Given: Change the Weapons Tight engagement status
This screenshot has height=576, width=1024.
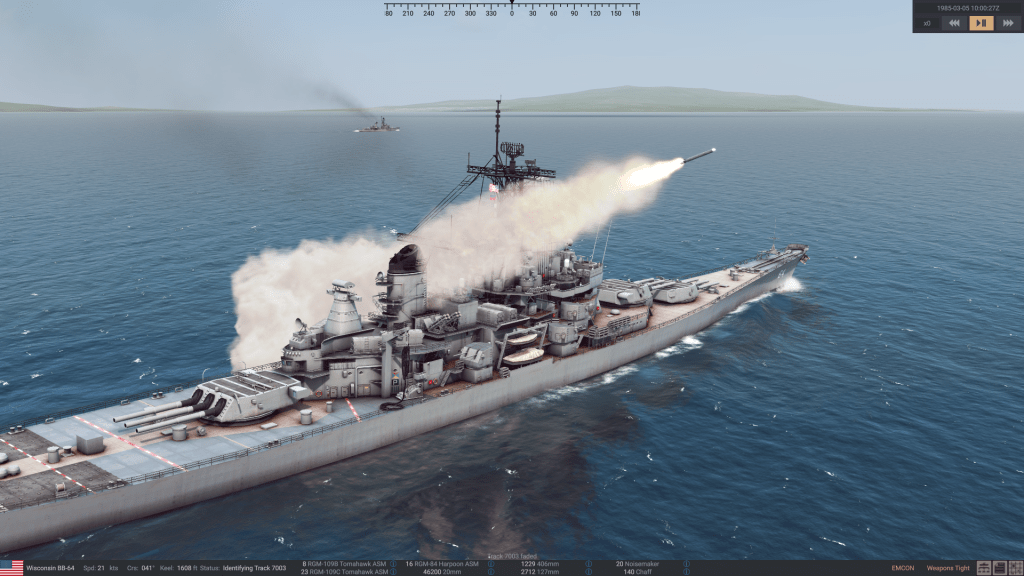Looking at the screenshot, I should coord(948,568).
